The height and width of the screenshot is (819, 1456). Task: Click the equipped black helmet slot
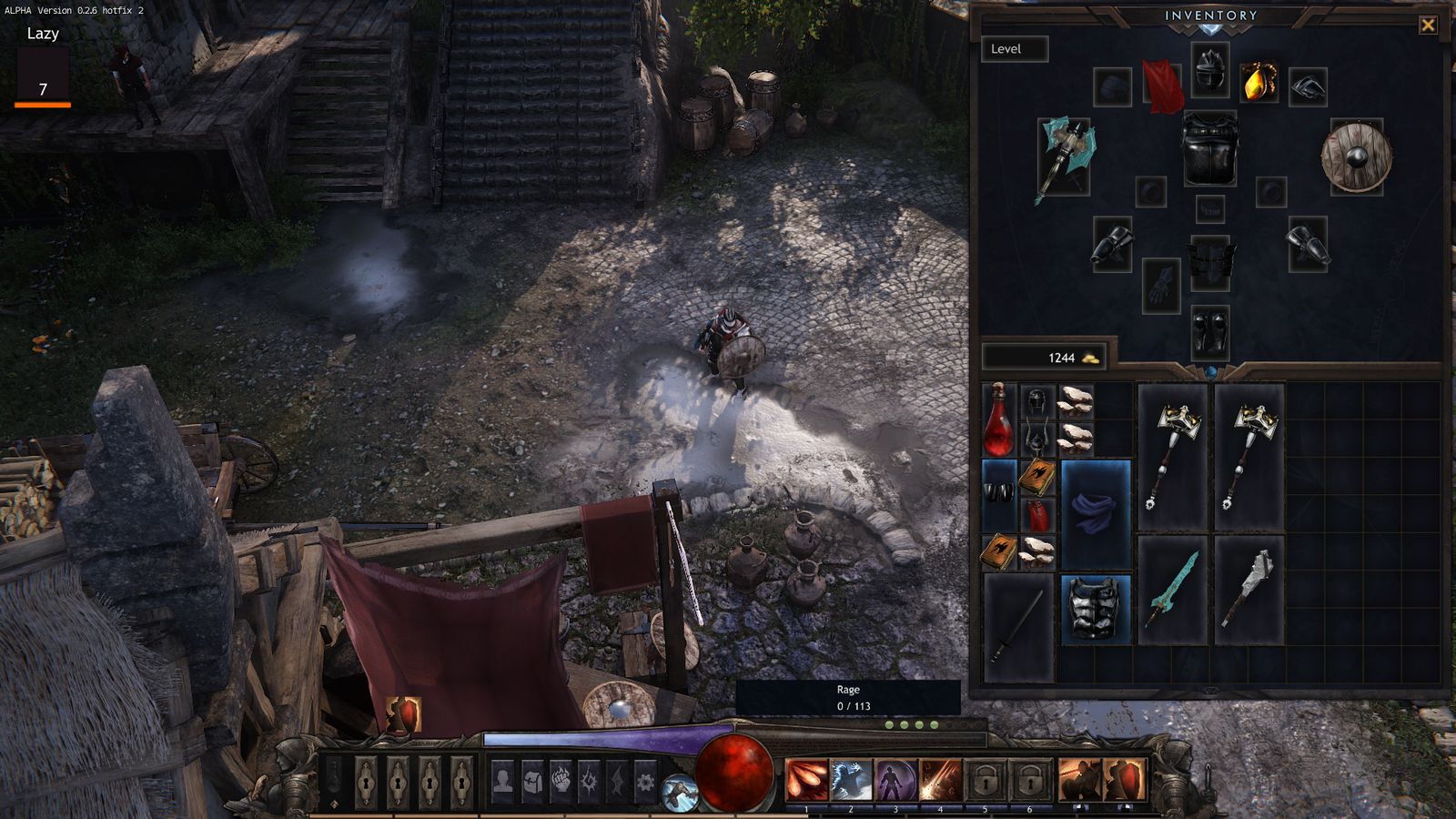click(1210, 70)
